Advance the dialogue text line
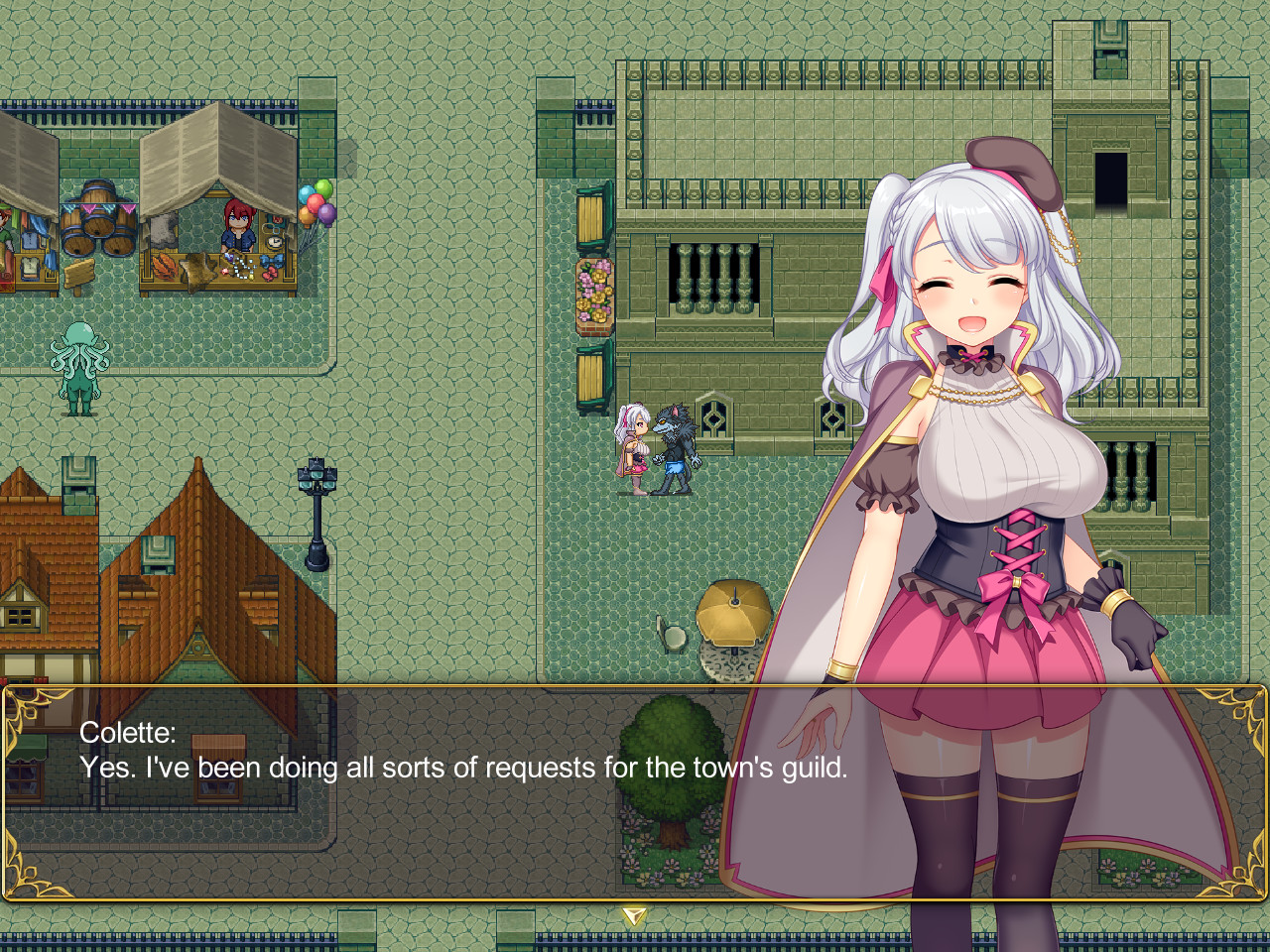The width and height of the screenshot is (1270, 952). point(466,768)
